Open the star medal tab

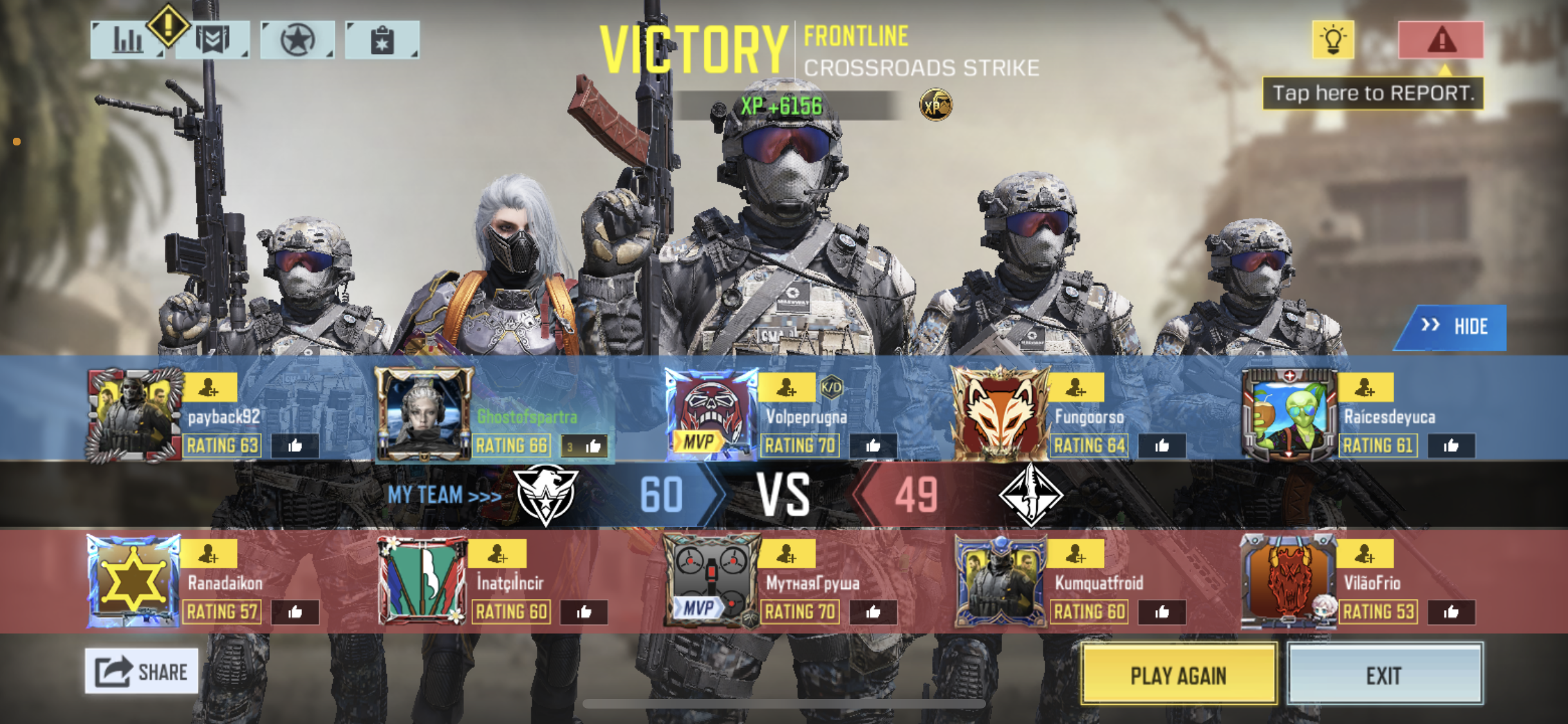click(x=297, y=41)
